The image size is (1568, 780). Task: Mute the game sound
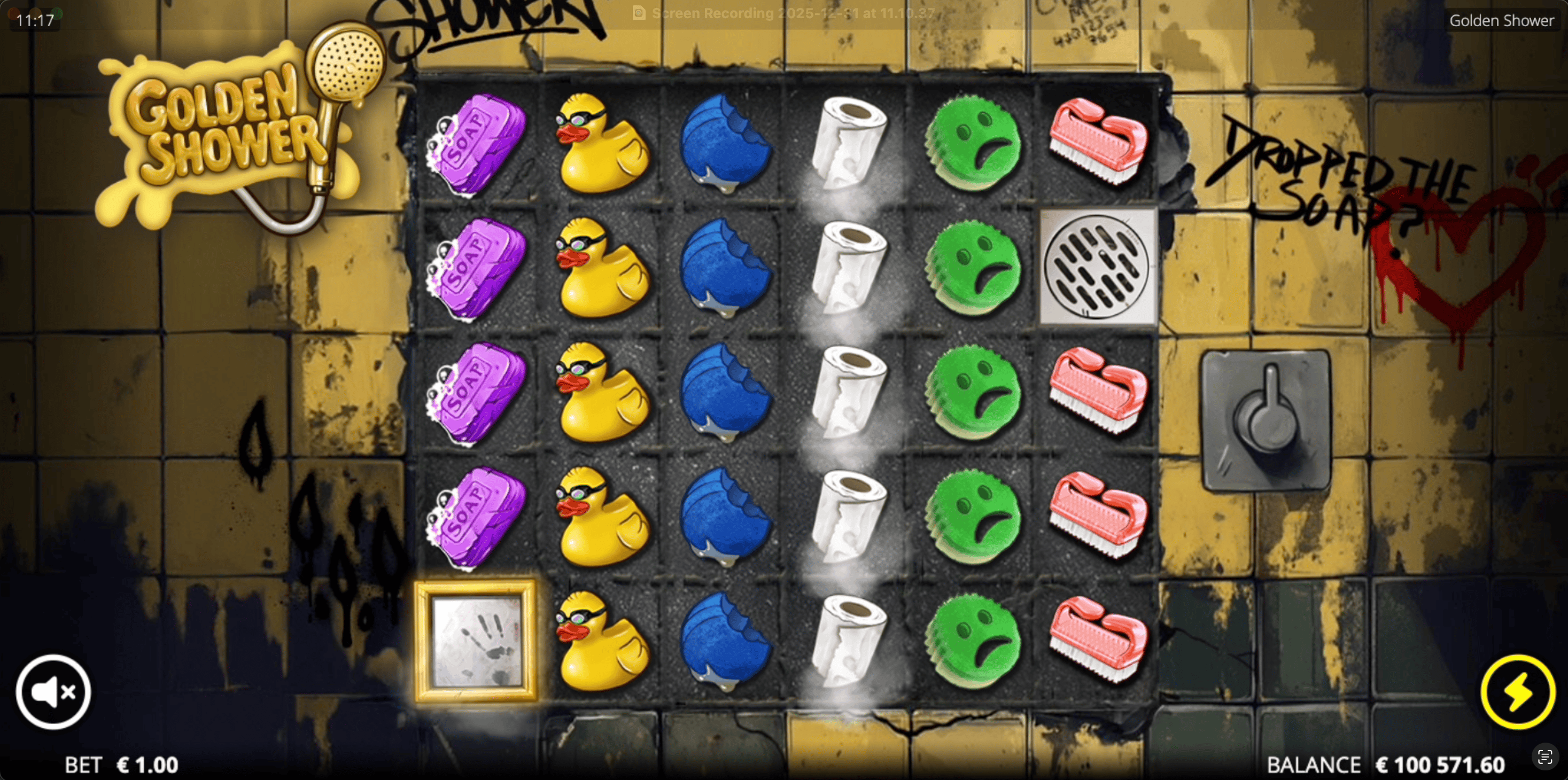click(53, 692)
